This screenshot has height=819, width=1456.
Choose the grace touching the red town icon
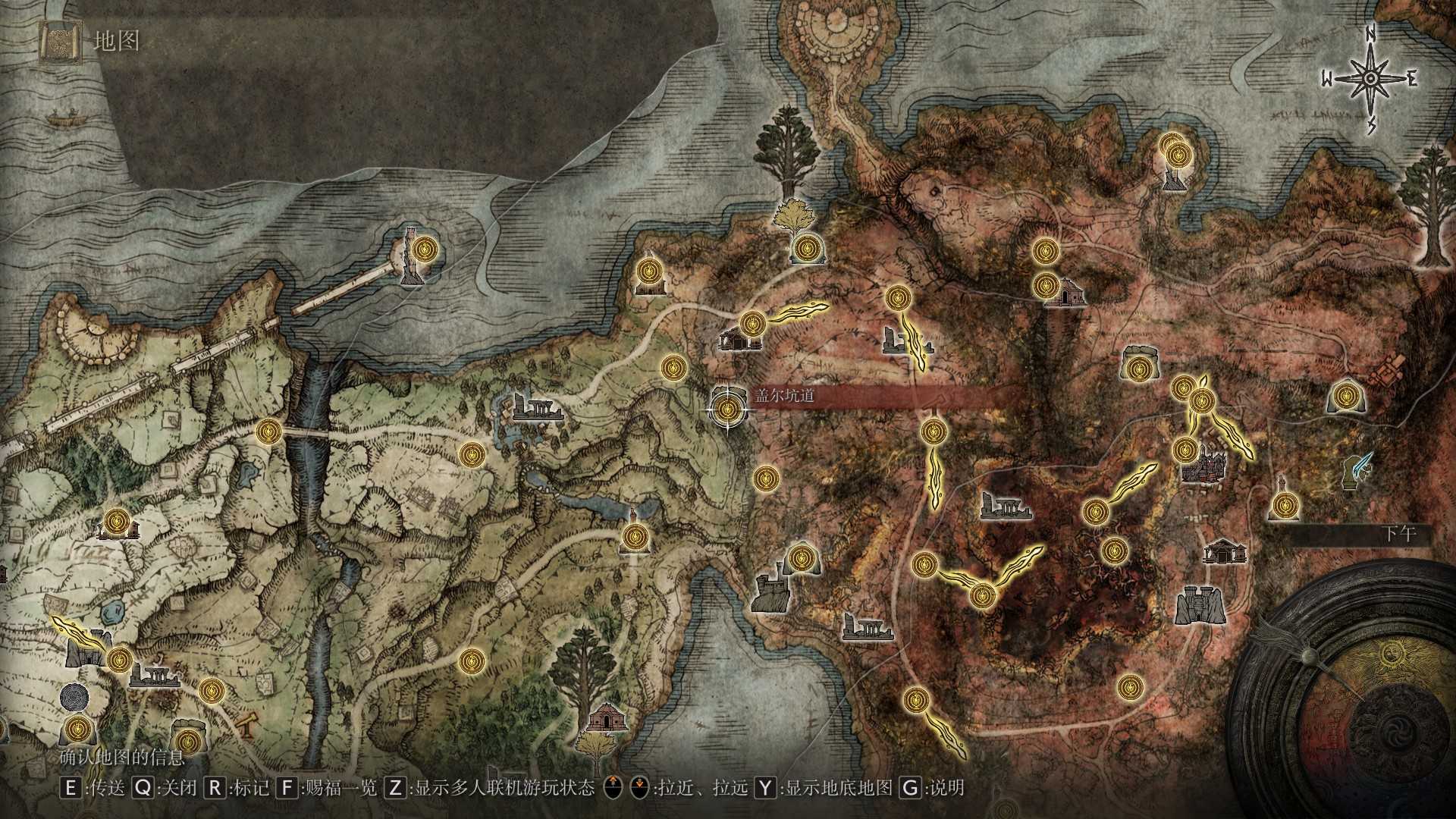[x=1185, y=450]
